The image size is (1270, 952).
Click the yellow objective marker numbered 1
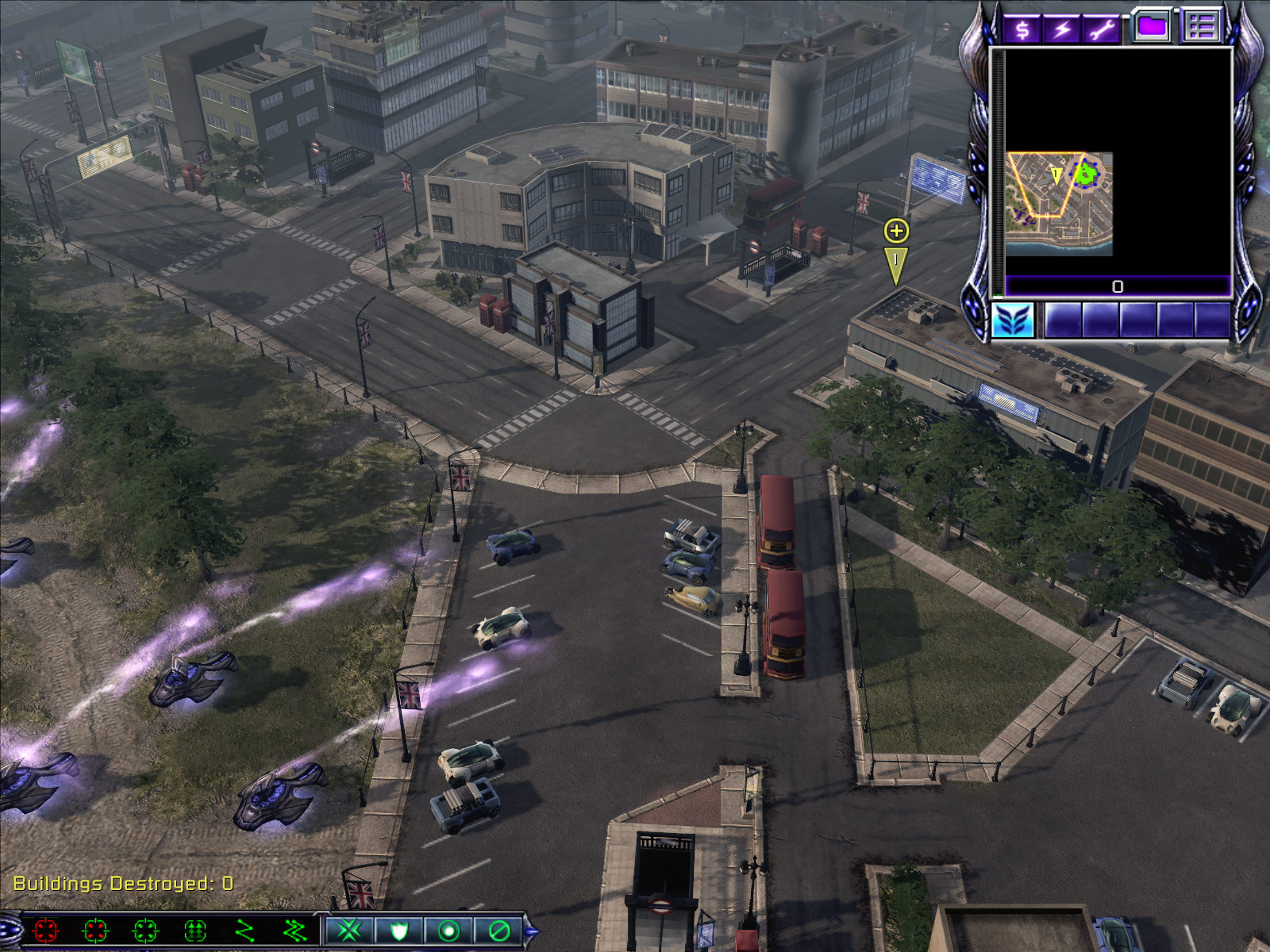pyautogui.click(x=896, y=262)
